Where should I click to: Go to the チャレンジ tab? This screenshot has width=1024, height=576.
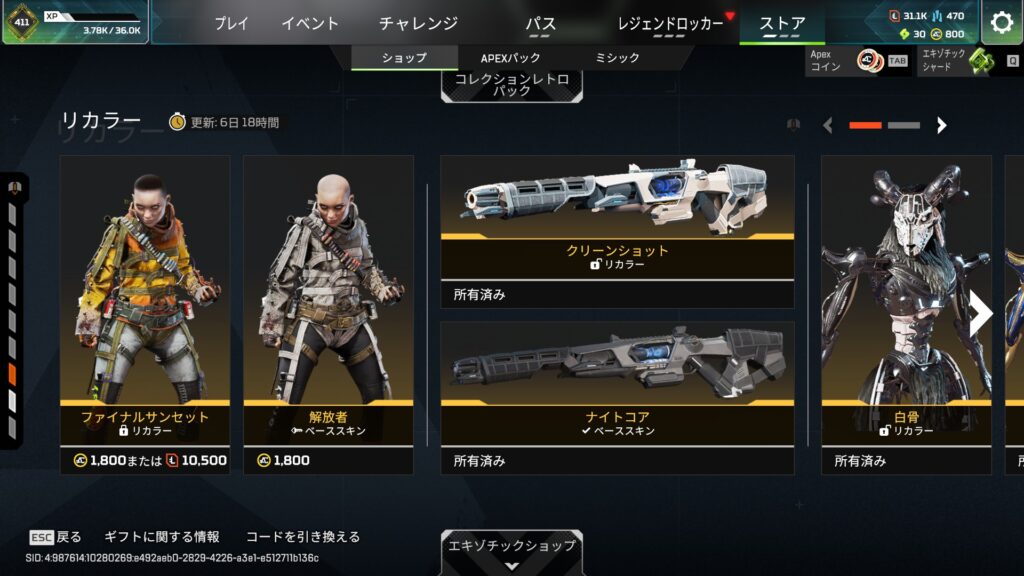tap(418, 23)
